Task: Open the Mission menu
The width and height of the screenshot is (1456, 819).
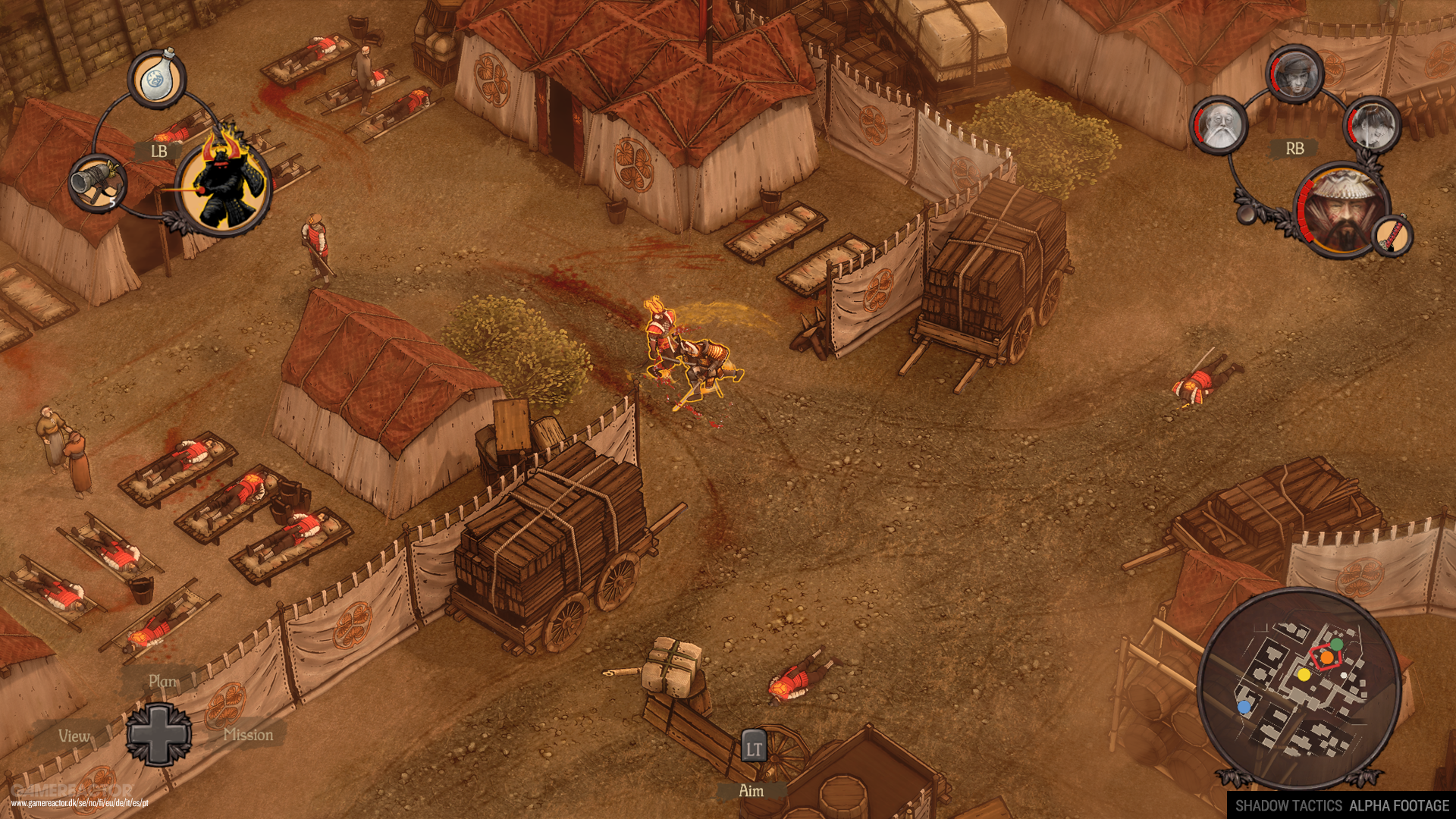Action: click(250, 735)
